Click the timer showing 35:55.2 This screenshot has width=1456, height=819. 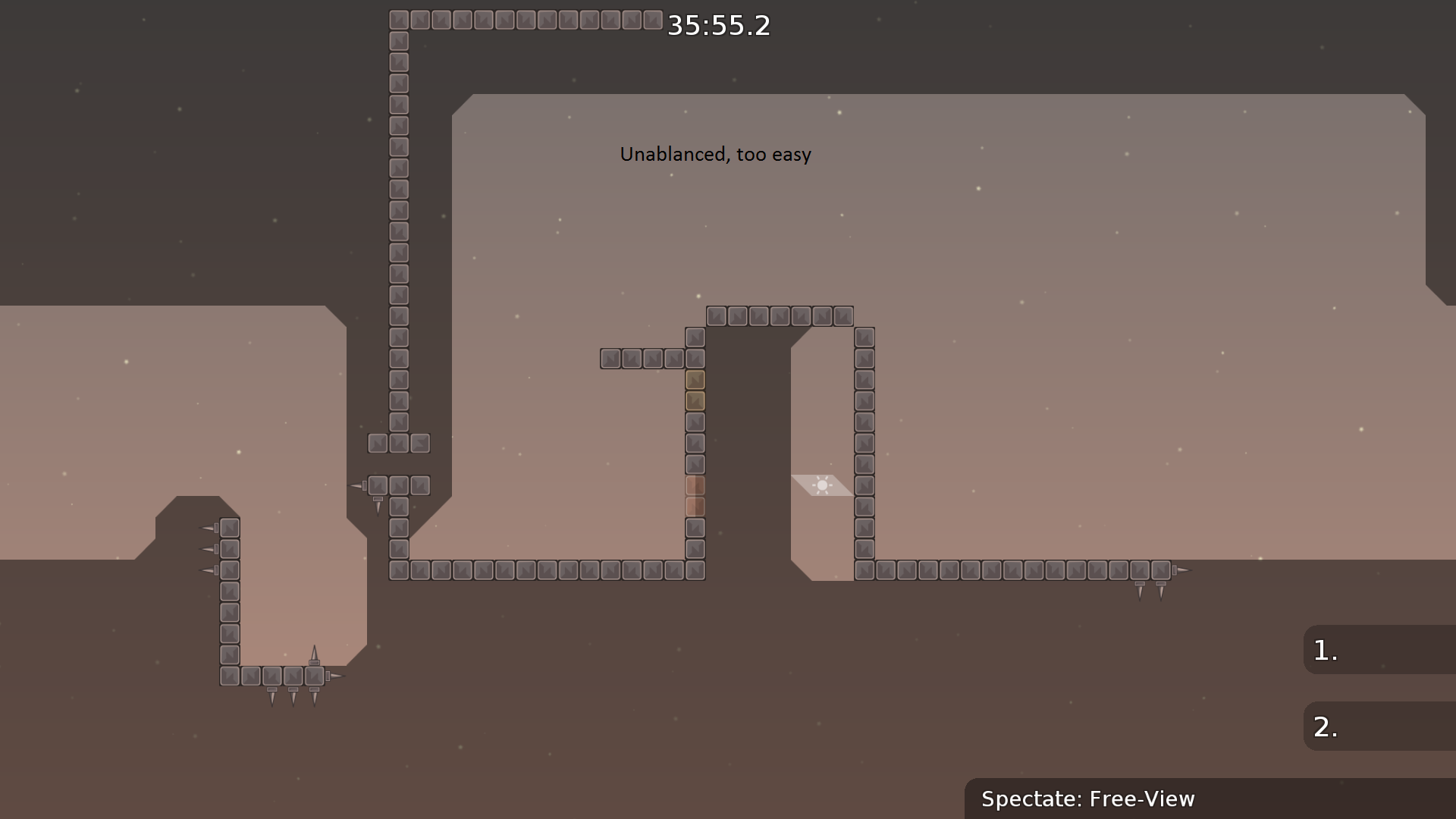(x=718, y=26)
